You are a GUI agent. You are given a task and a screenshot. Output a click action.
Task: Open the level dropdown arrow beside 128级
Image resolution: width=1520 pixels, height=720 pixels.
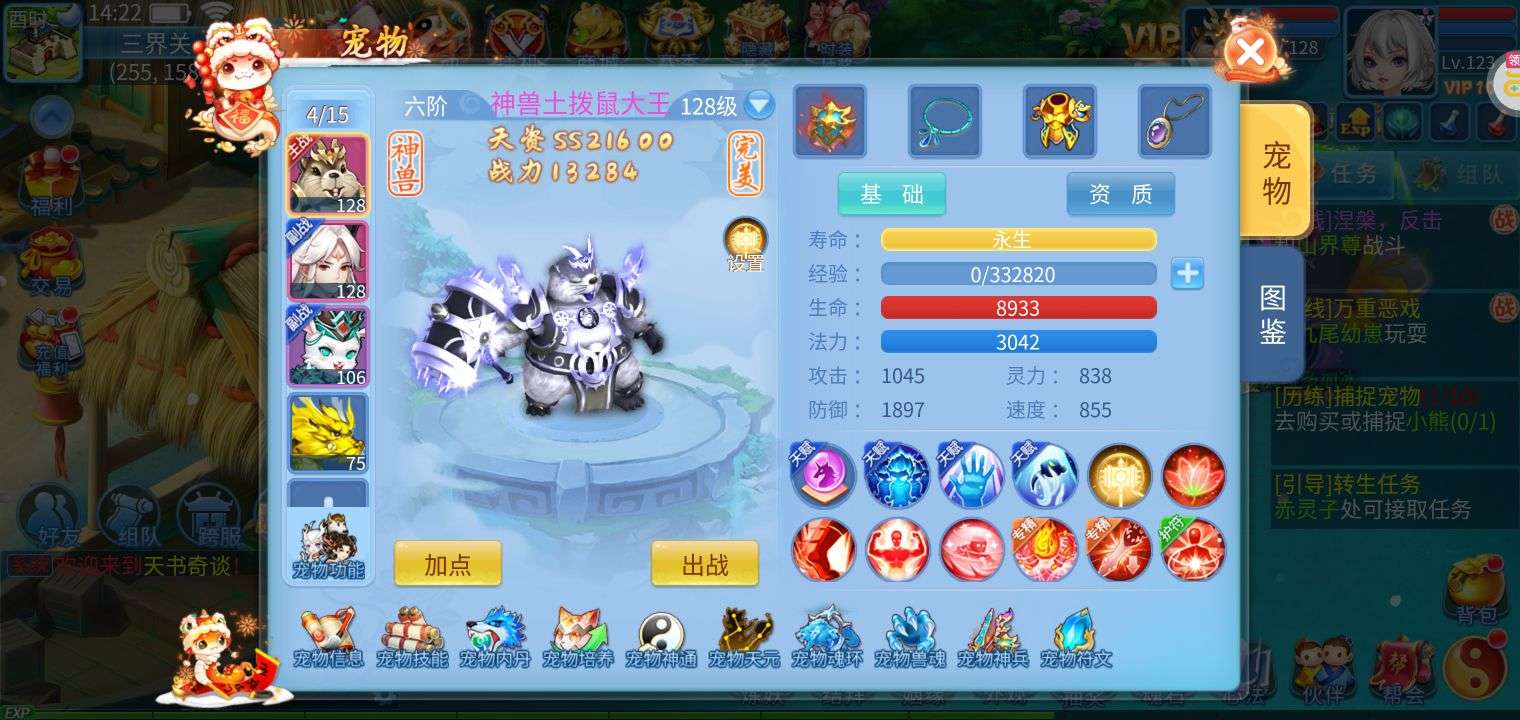tap(759, 105)
